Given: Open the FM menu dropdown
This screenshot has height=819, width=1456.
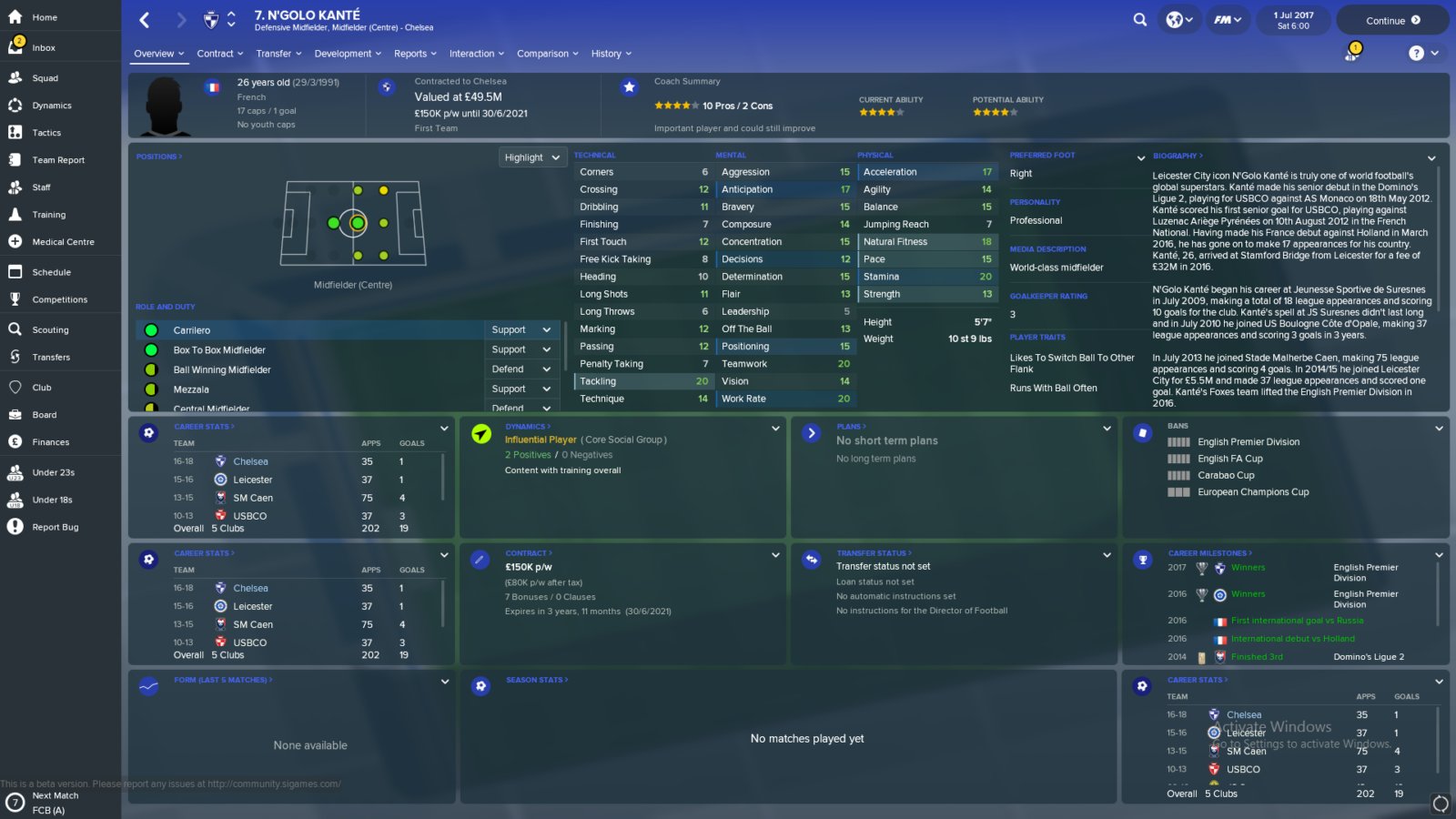Looking at the screenshot, I should [1228, 19].
